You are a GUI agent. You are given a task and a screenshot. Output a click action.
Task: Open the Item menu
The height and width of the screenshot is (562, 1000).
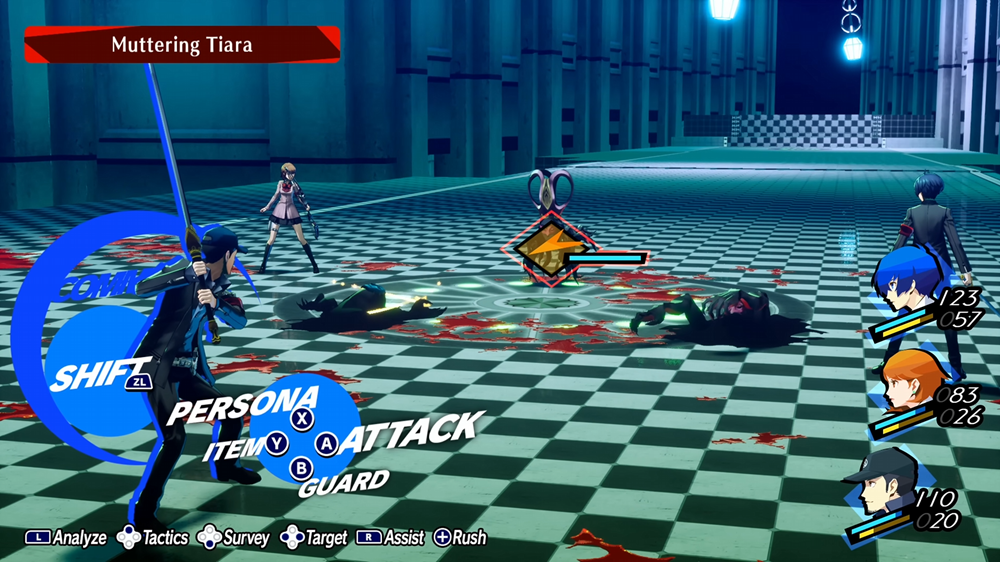234,449
